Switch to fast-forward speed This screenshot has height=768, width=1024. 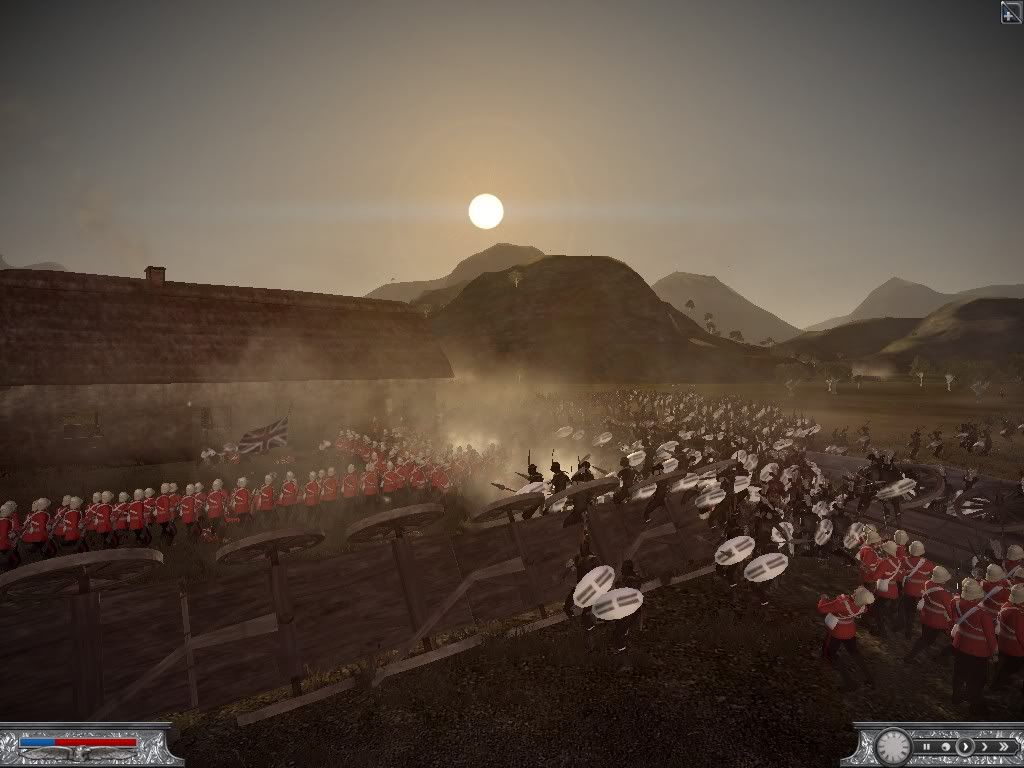click(982, 746)
